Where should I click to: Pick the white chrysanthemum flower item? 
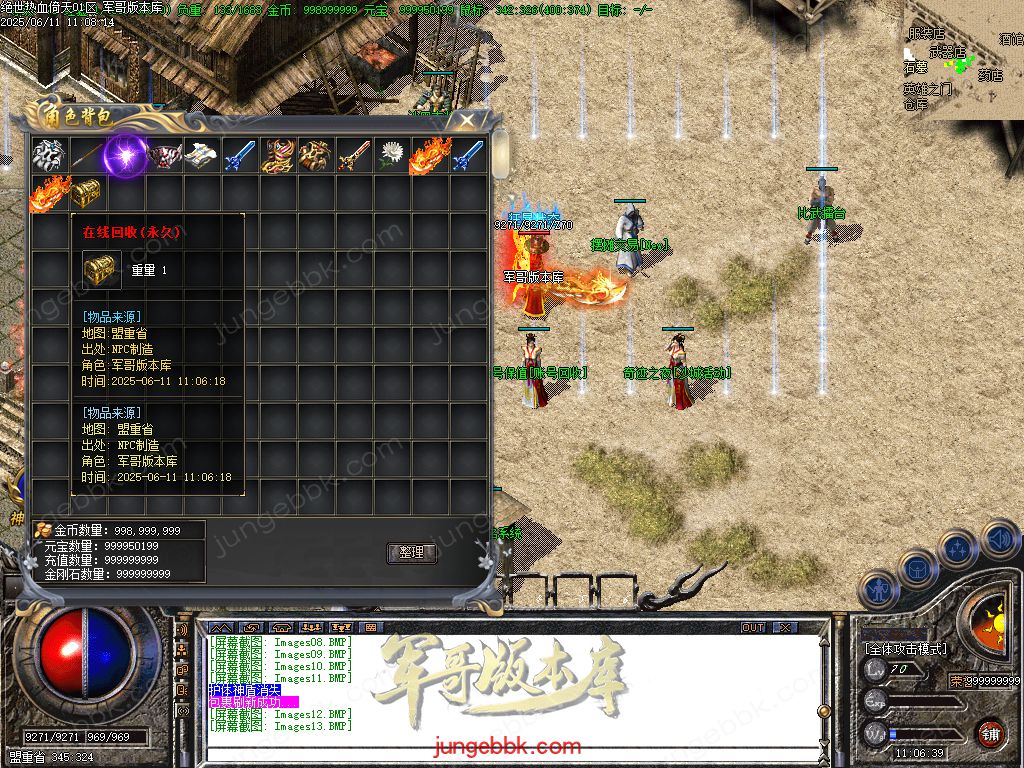pos(392,155)
